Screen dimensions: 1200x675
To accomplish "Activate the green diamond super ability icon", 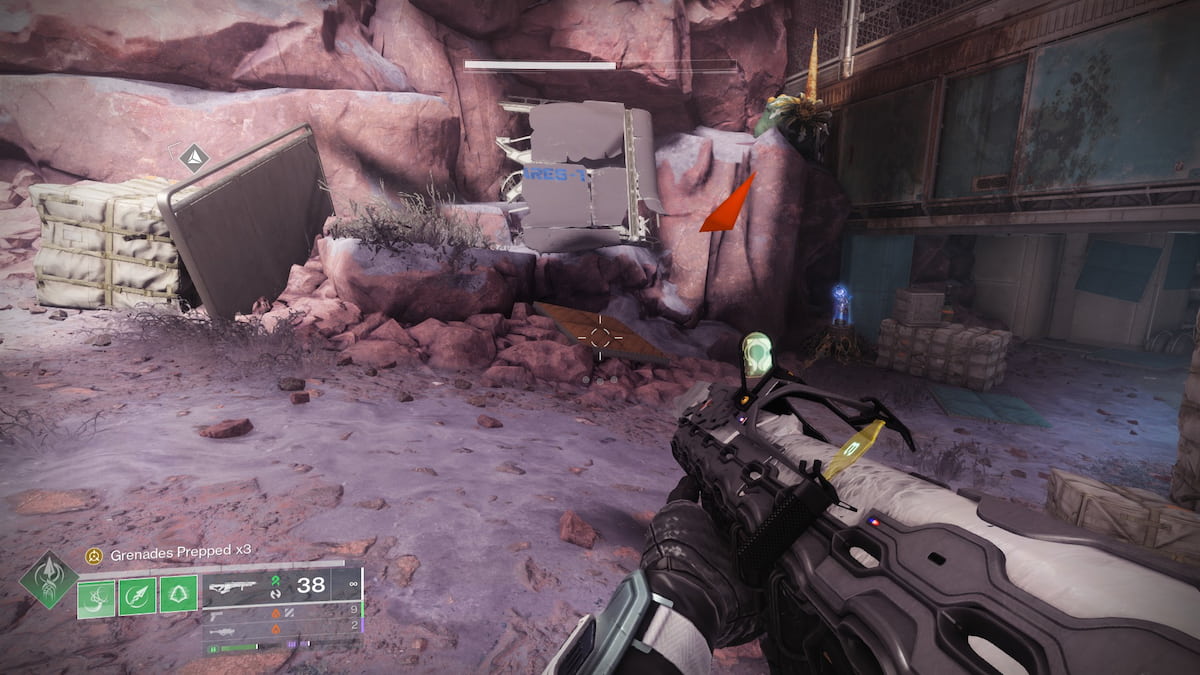I will pos(48,579).
